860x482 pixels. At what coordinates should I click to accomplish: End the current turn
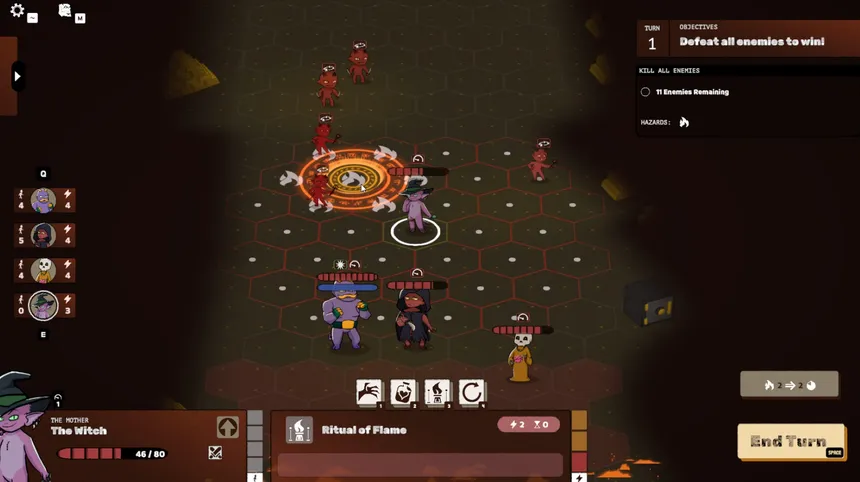pyautogui.click(x=790, y=441)
